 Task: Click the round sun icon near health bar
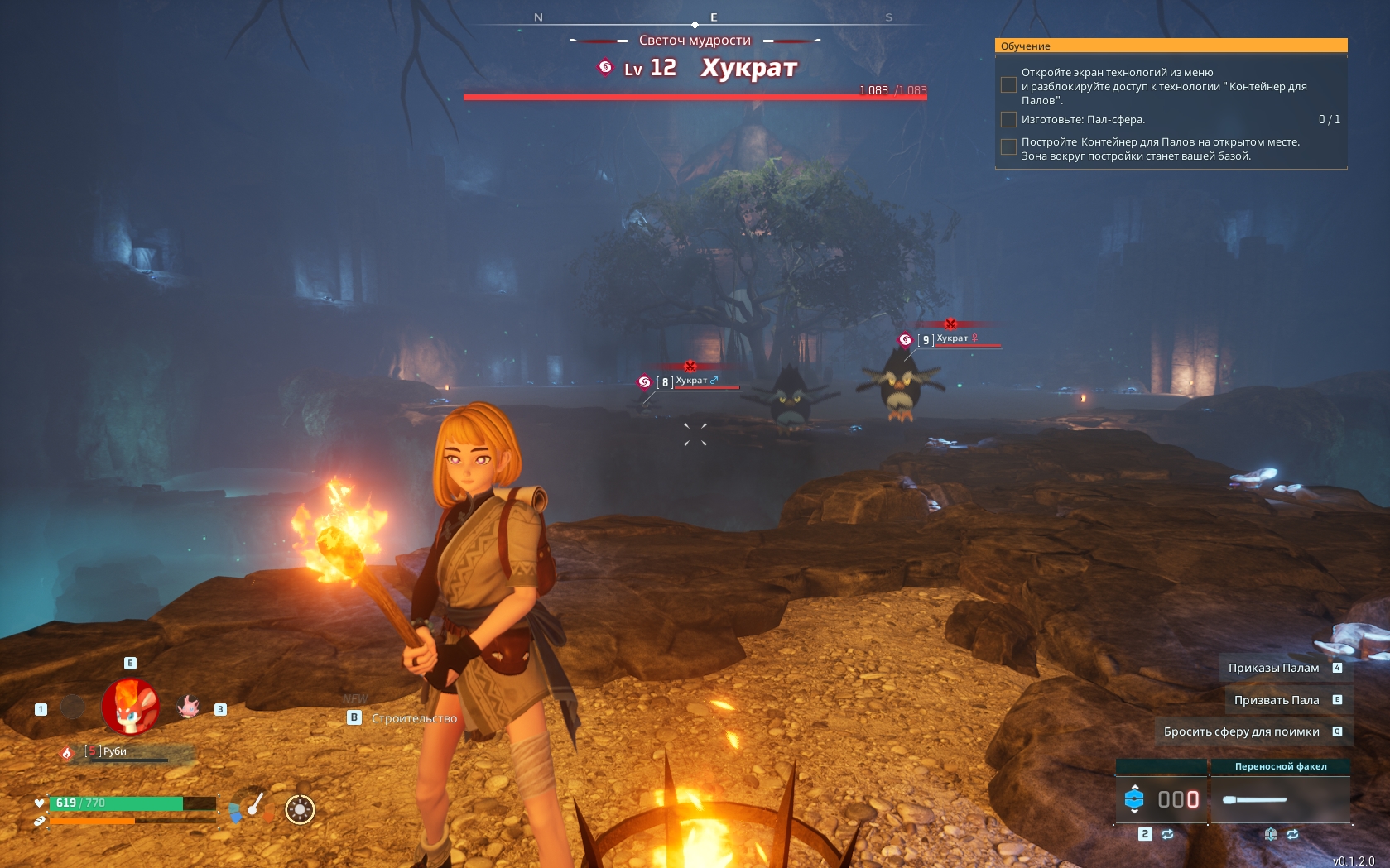[x=300, y=809]
